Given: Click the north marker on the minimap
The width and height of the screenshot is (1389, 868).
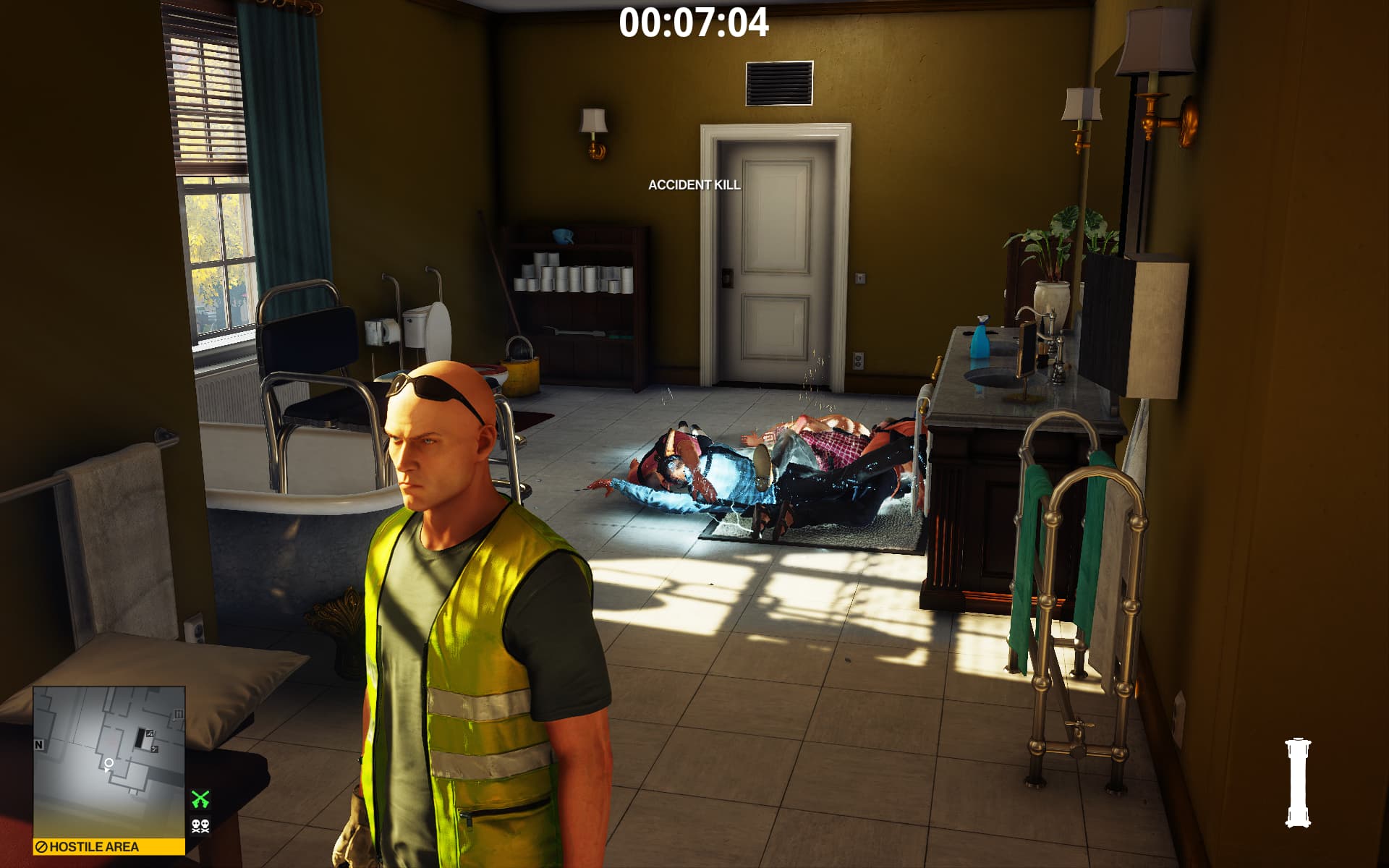Looking at the screenshot, I should point(39,744).
